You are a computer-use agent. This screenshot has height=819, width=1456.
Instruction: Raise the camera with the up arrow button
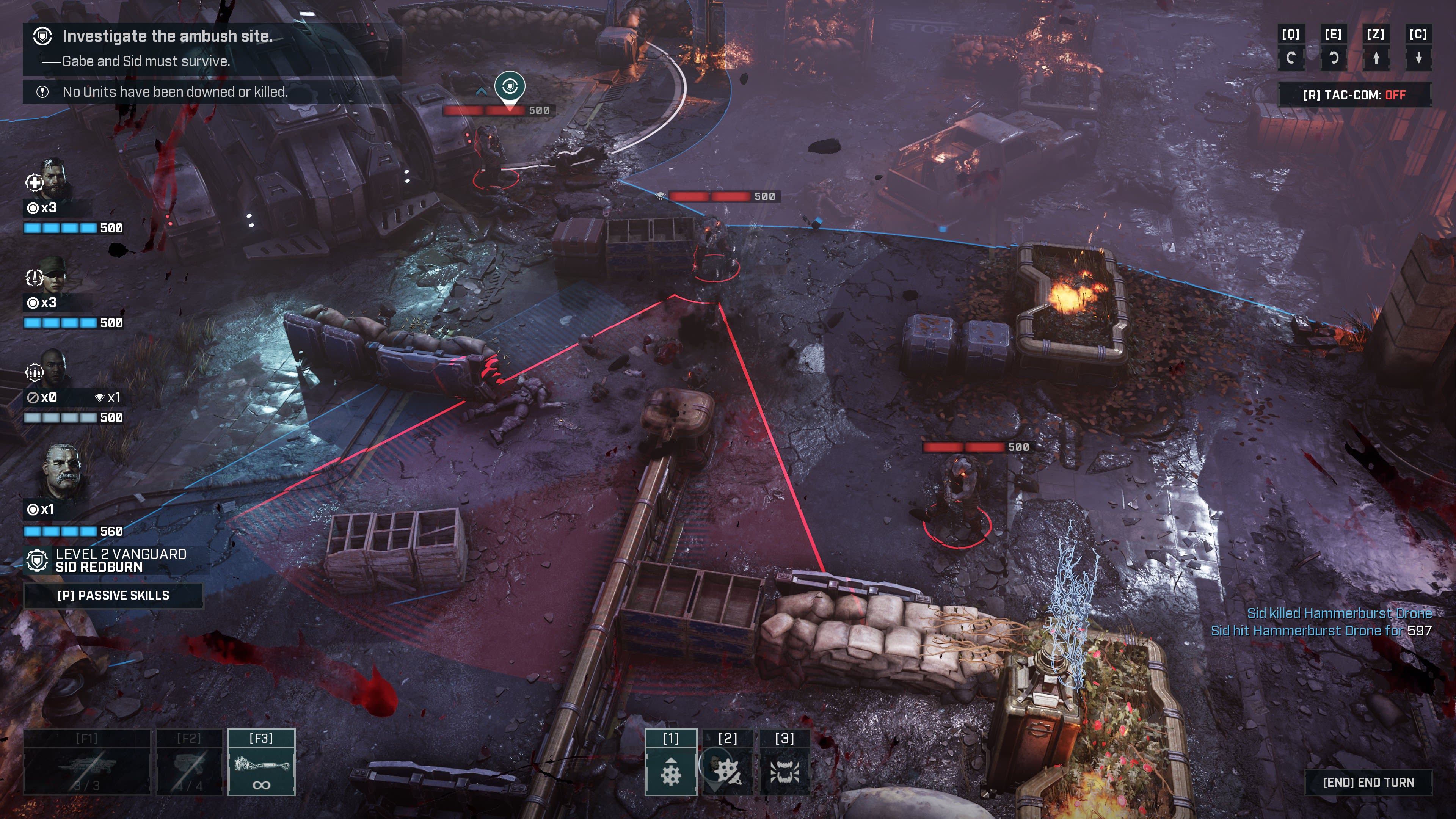[x=1376, y=58]
